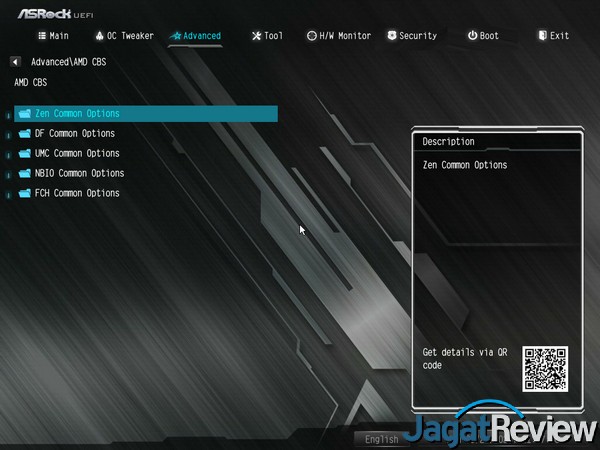Click the back arrow beside Advanced\AMD CBS
The image size is (600, 450).
pos(15,62)
